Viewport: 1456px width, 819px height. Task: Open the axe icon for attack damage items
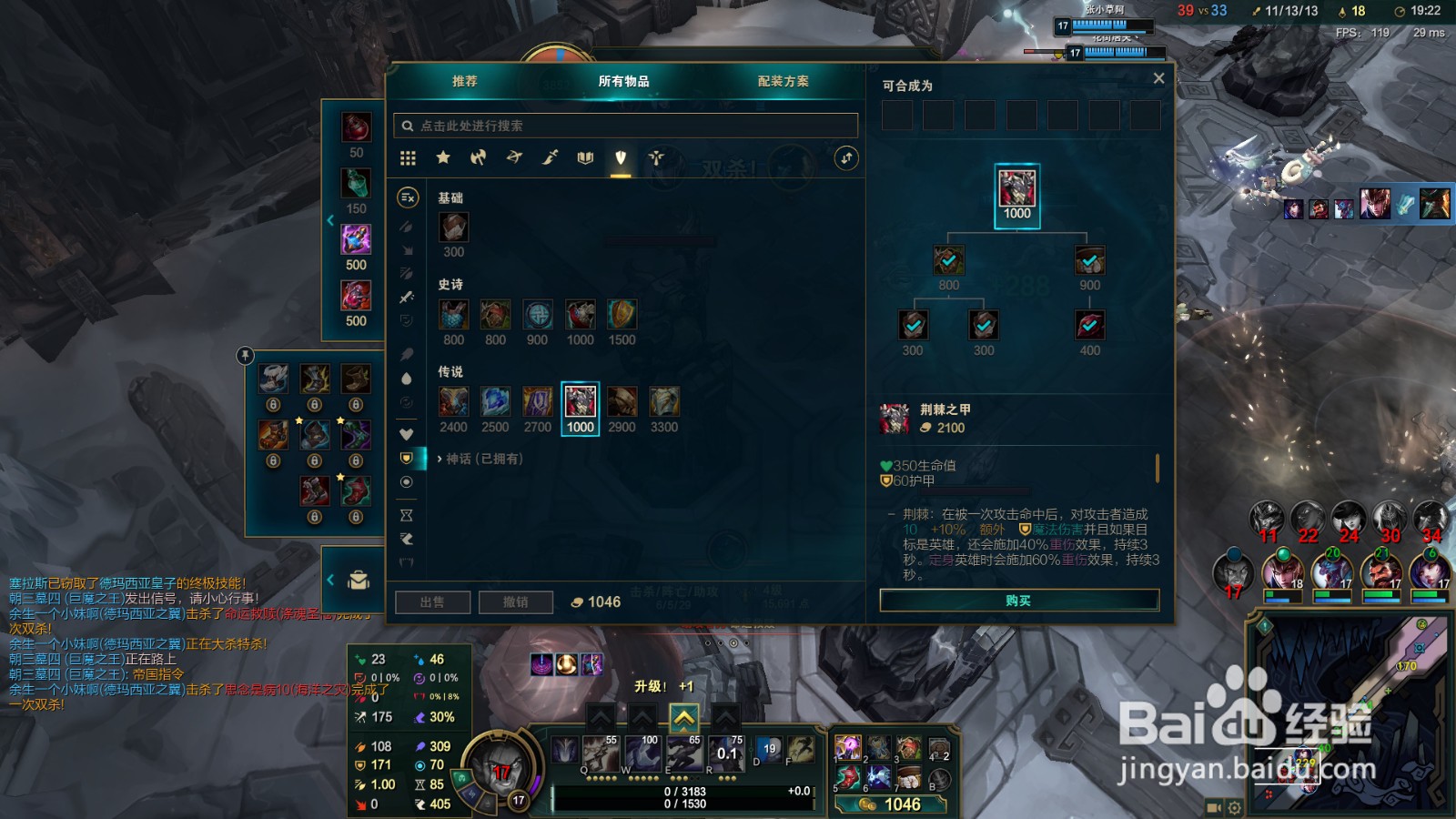(480, 157)
